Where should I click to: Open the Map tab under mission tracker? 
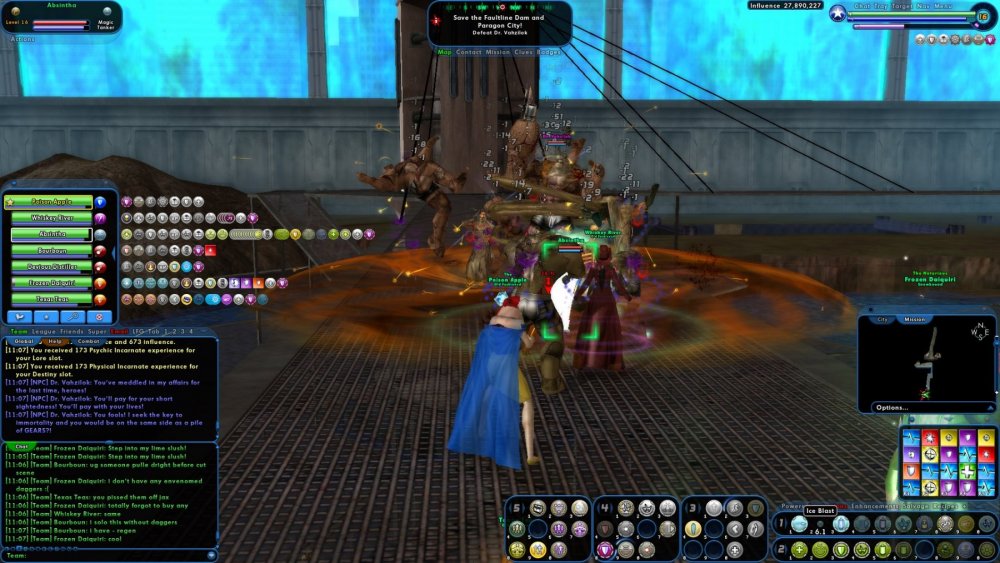pyautogui.click(x=445, y=52)
